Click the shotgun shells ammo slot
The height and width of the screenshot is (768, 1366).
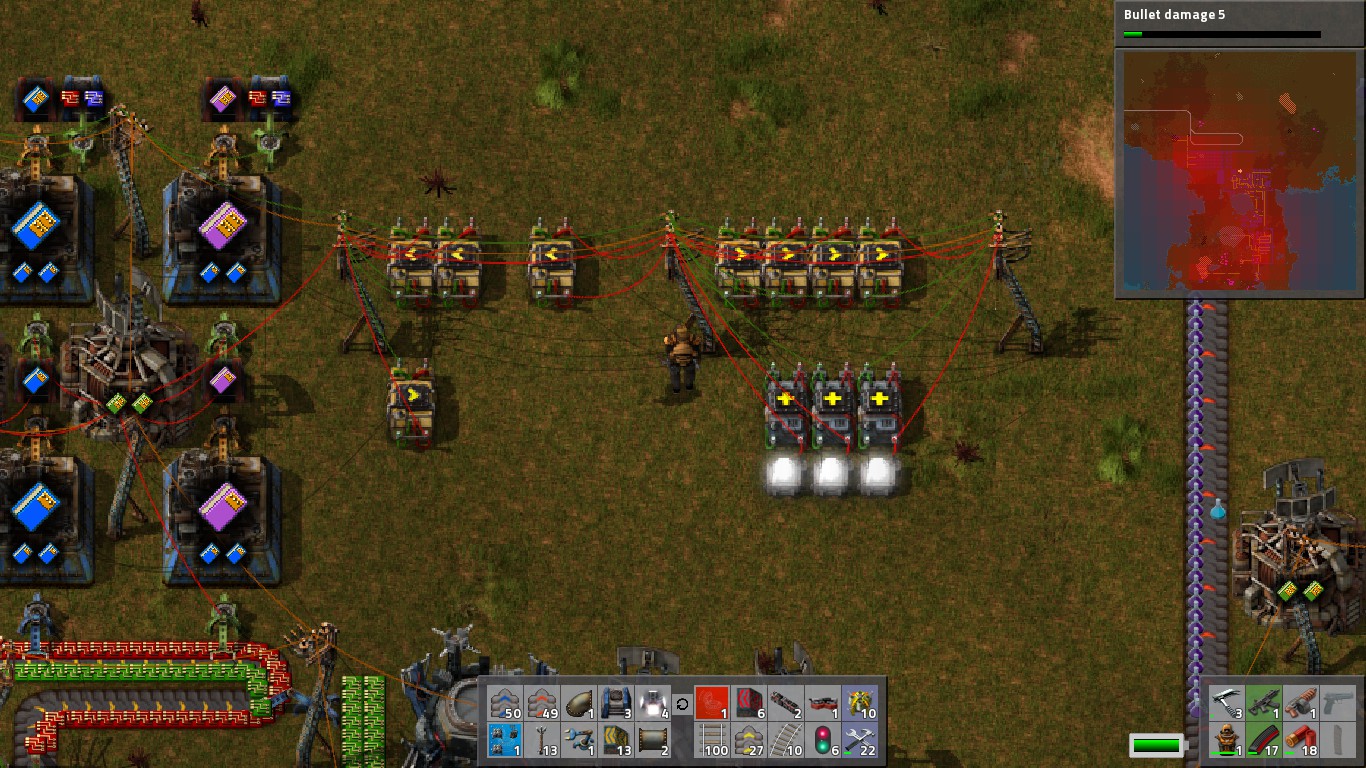1300,740
